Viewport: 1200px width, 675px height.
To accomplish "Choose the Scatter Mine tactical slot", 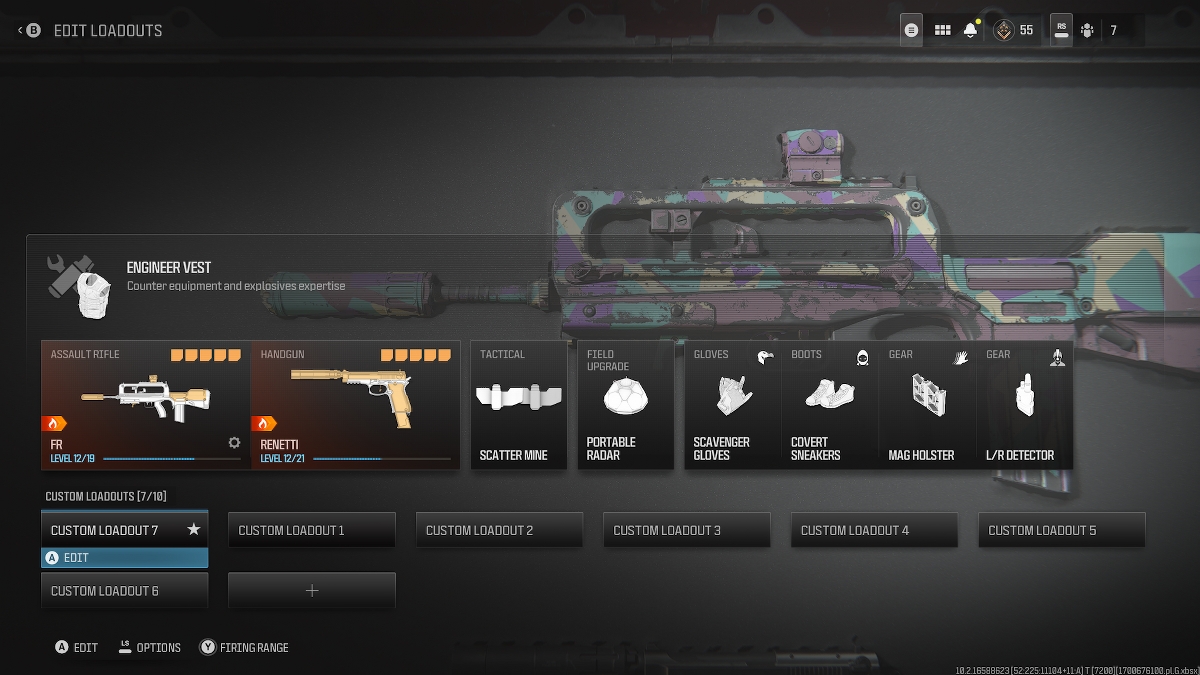I will [x=519, y=404].
